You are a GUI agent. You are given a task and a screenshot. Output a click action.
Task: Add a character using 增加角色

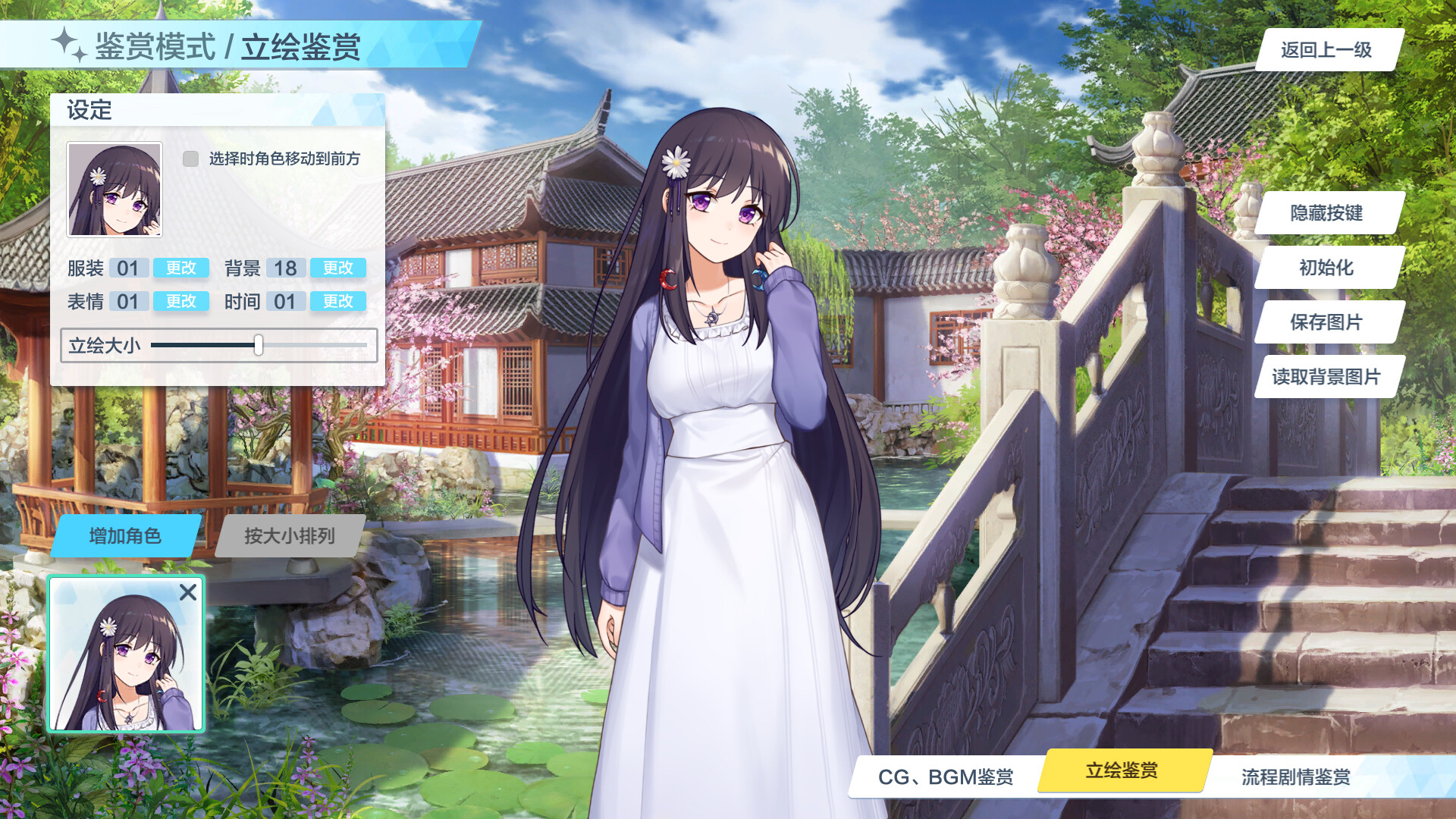click(126, 535)
